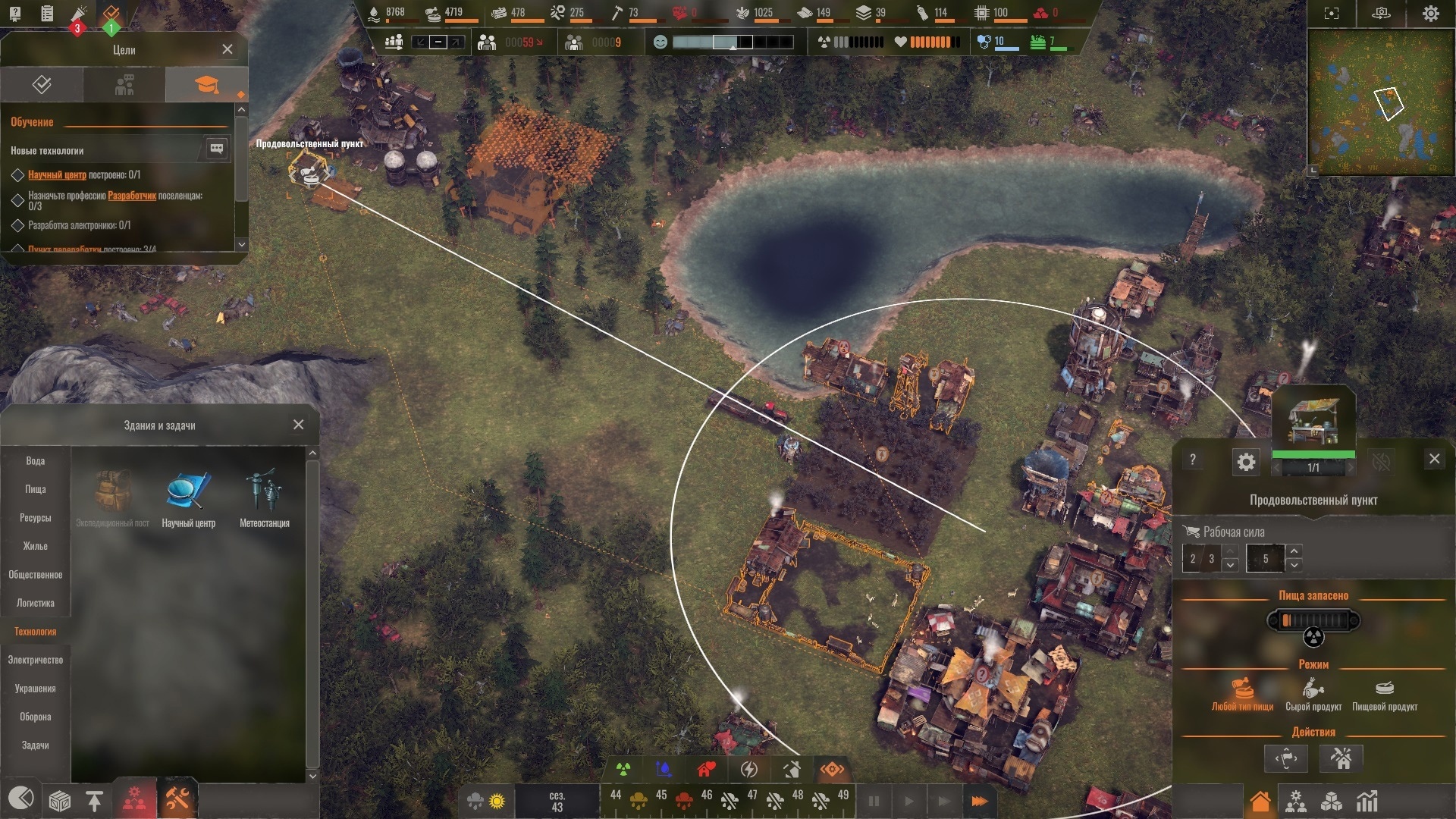Open the Вода building category
This screenshot has width=1456, height=819.
point(36,461)
